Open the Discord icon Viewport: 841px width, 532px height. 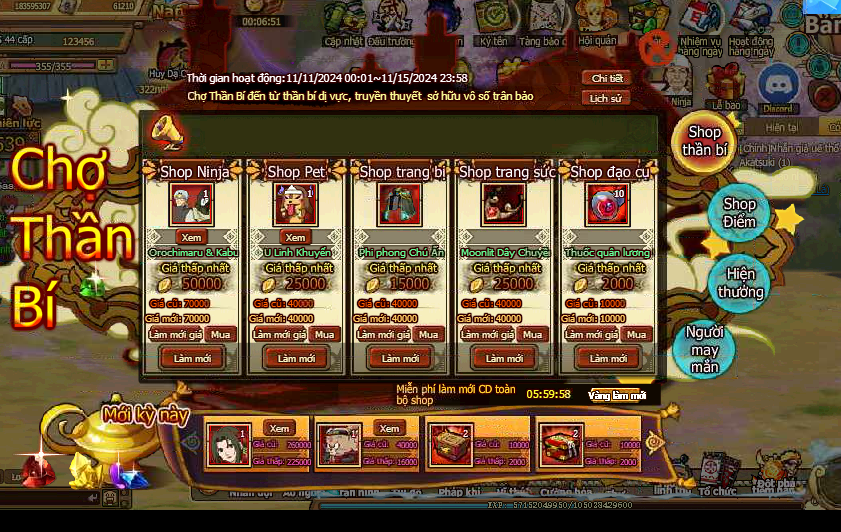(776, 87)
